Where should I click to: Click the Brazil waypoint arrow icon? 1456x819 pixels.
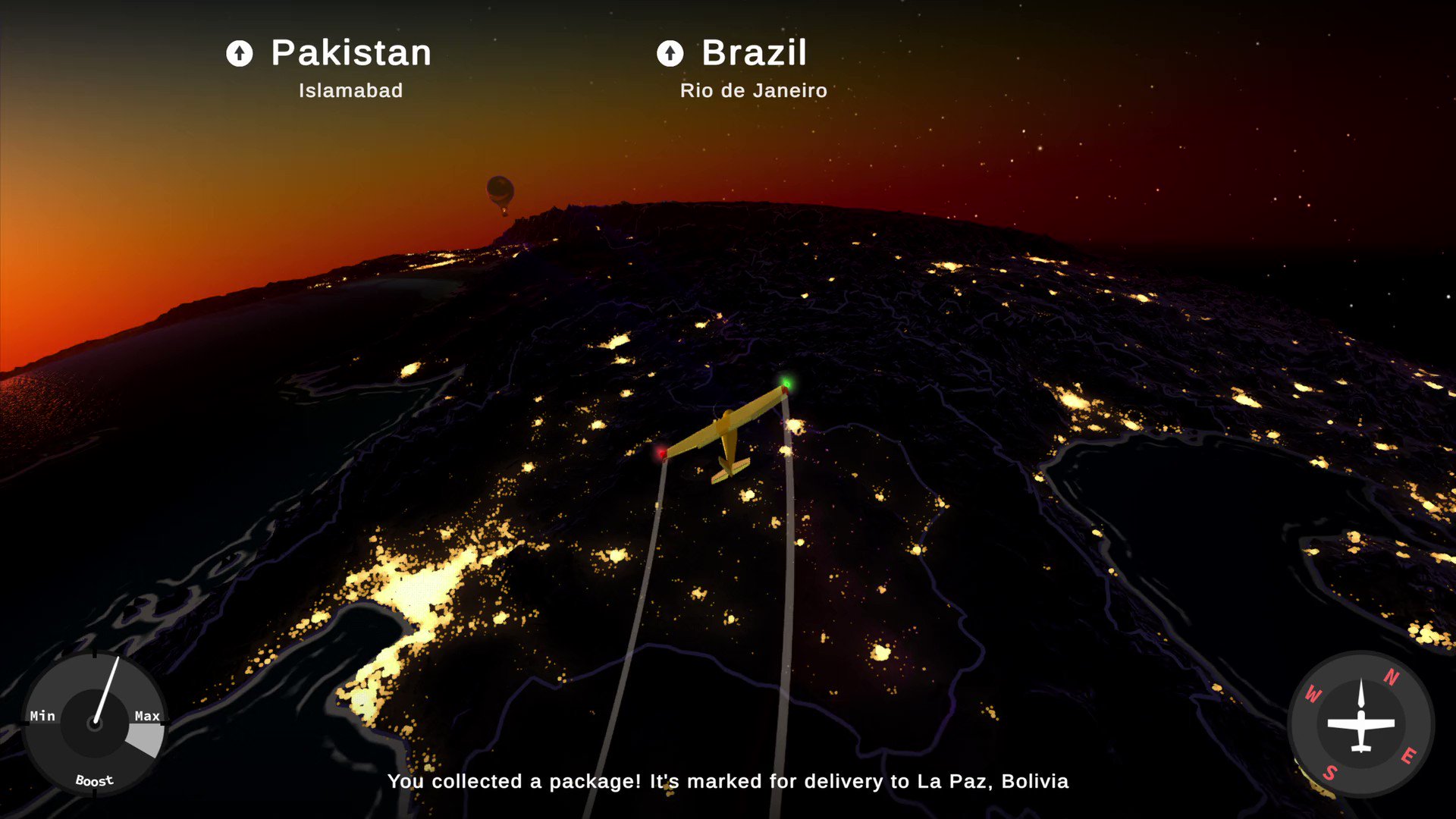[670, 53]
